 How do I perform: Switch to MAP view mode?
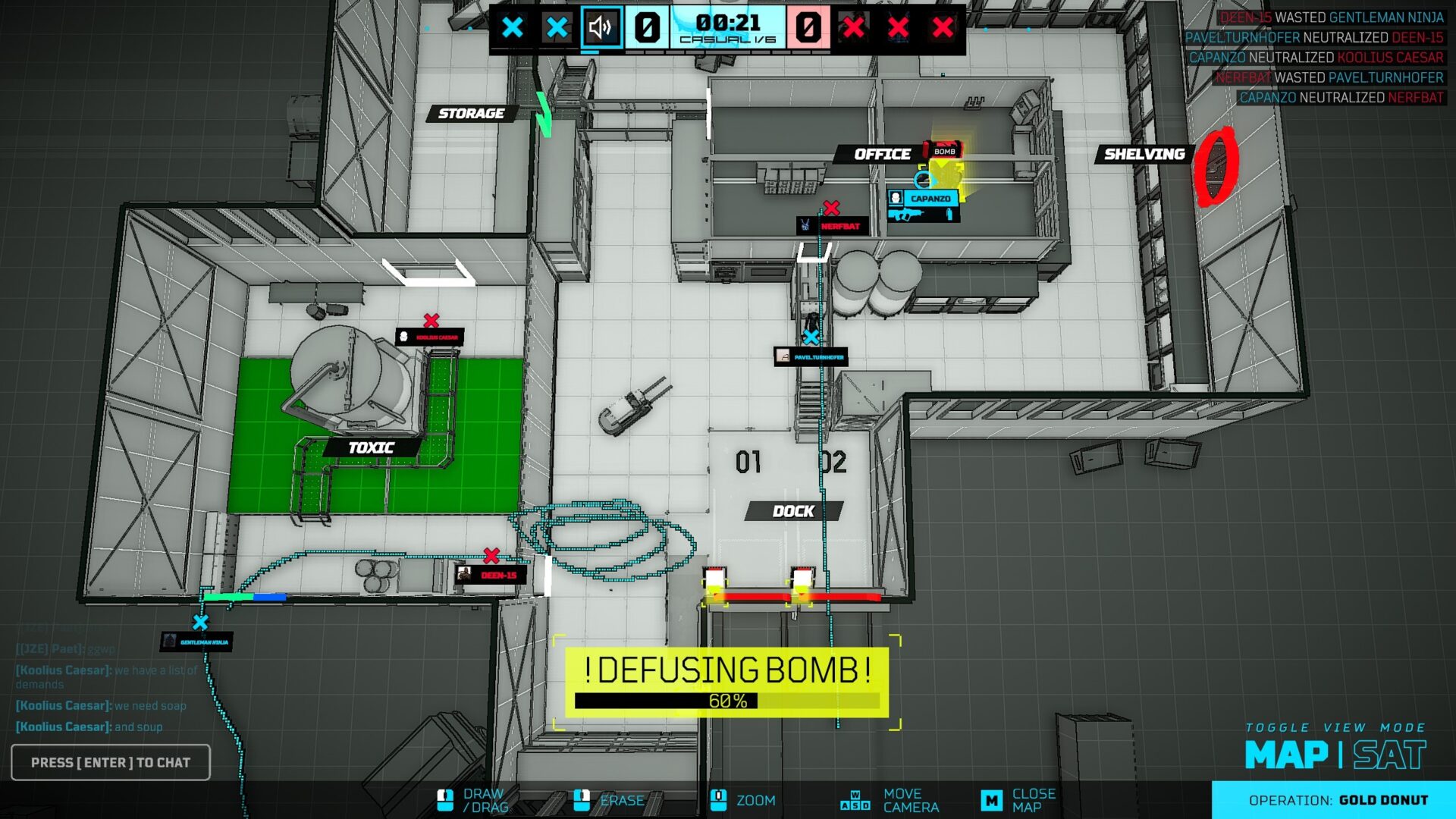tap(1286, 755)
